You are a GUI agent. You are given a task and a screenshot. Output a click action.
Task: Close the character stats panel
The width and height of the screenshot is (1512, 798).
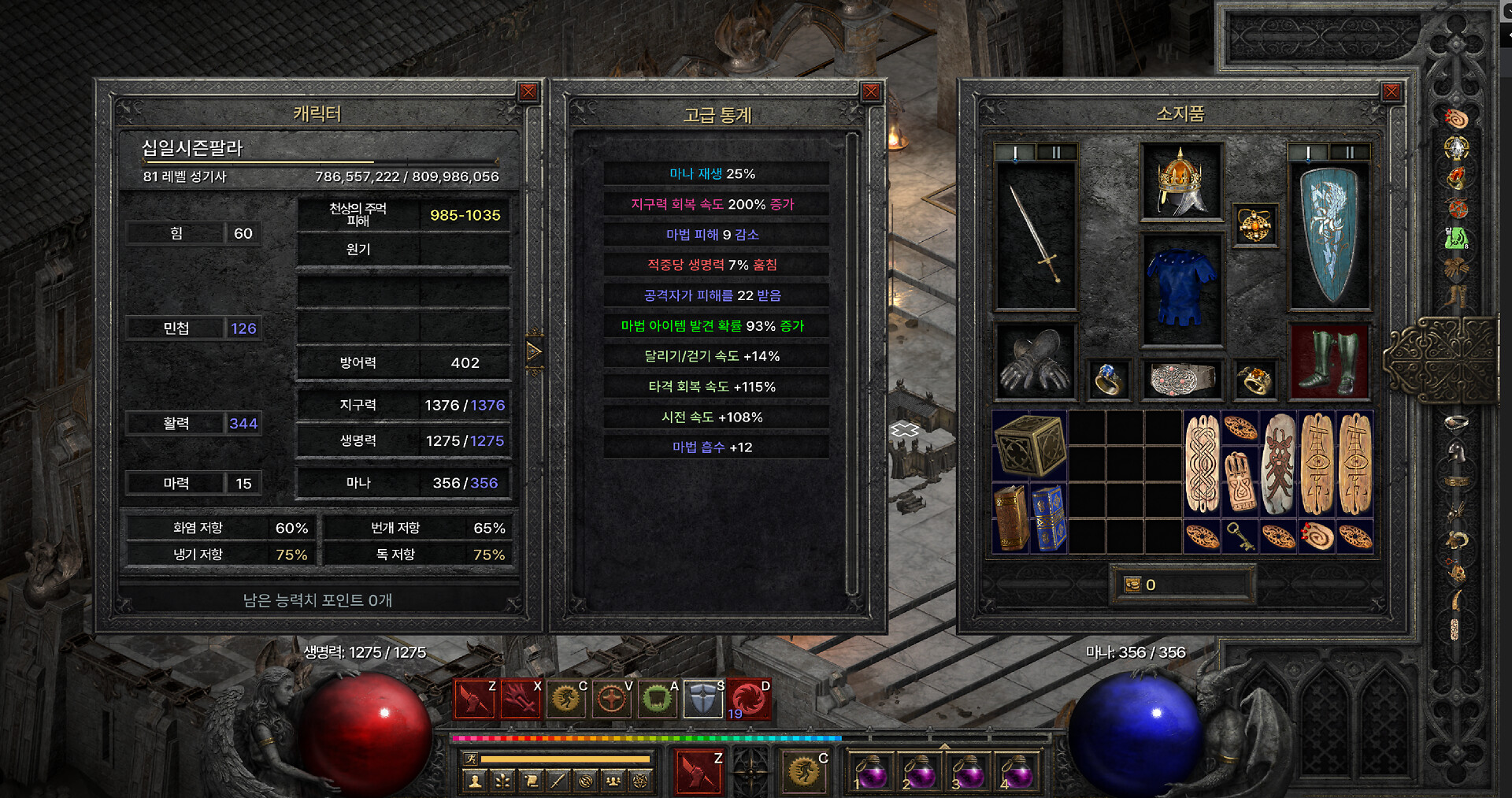pos(528,92)
